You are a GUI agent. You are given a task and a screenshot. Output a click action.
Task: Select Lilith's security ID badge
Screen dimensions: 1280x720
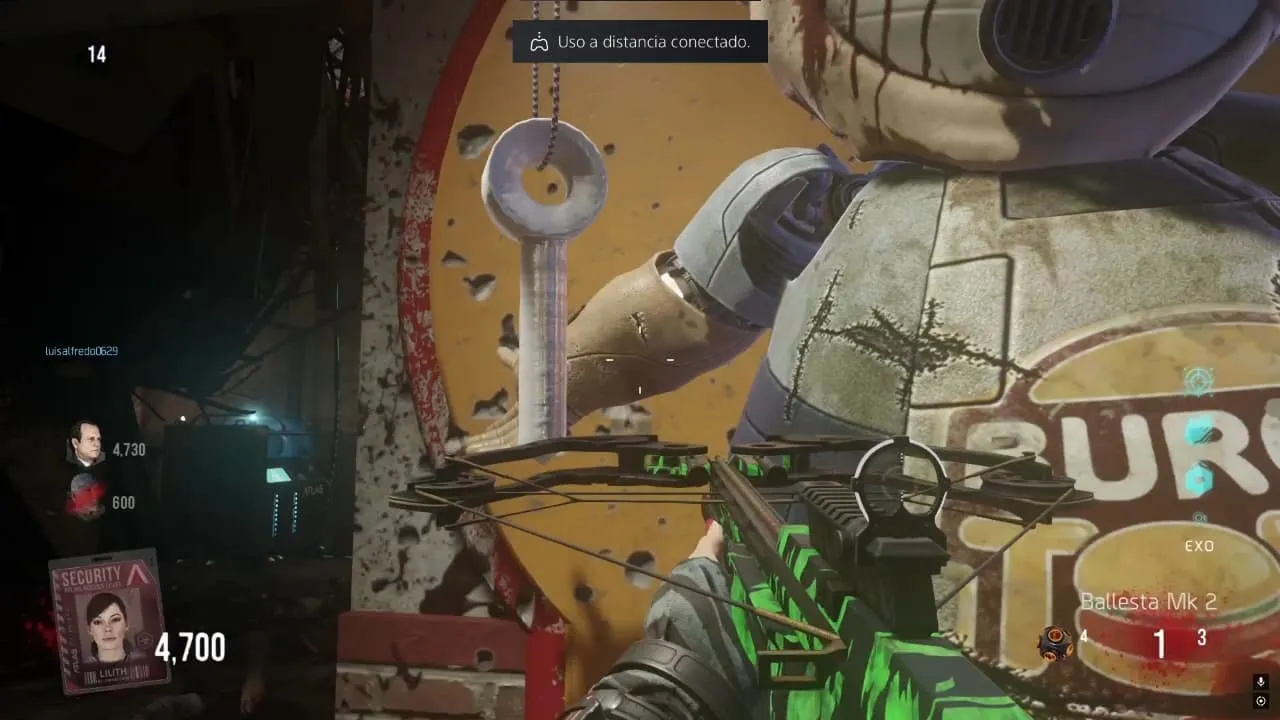[108, 620]
